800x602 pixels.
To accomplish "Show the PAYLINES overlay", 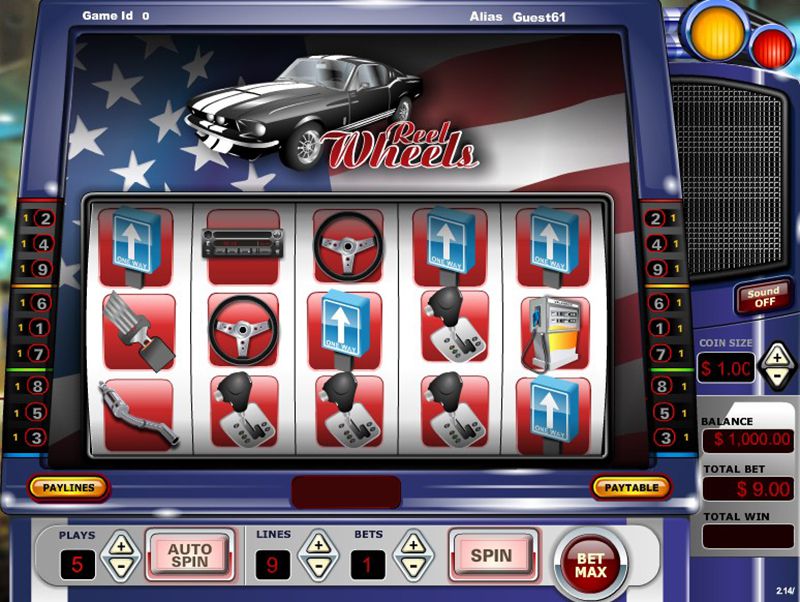I will click(x=68, y=488).
